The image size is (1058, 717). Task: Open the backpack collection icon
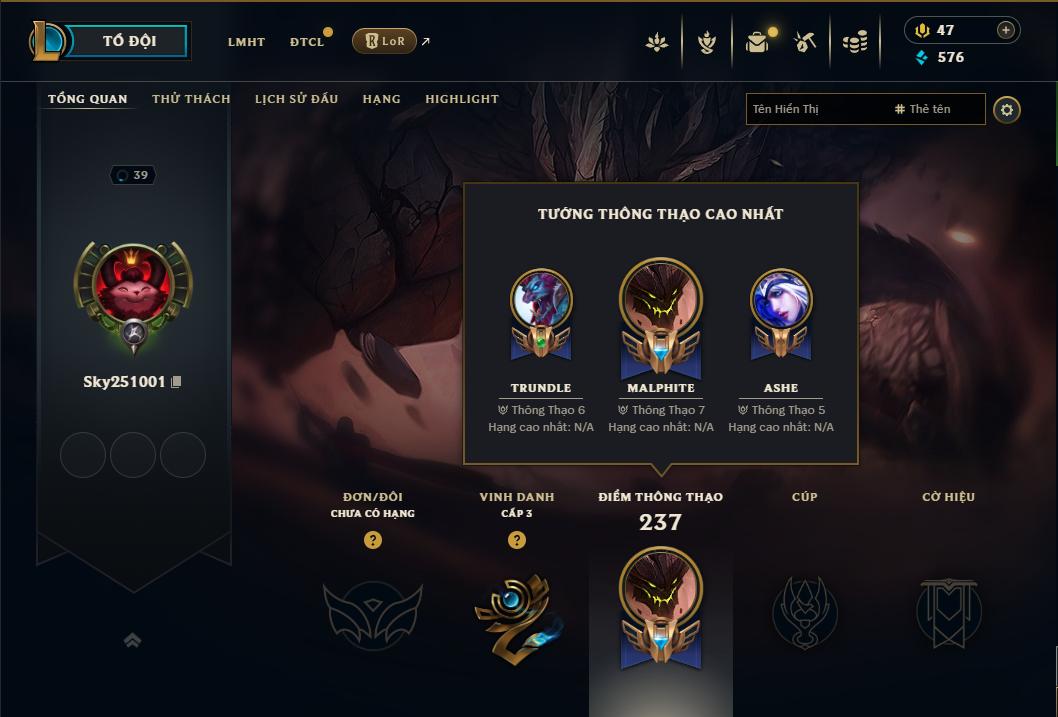click(x=757, y=42)
